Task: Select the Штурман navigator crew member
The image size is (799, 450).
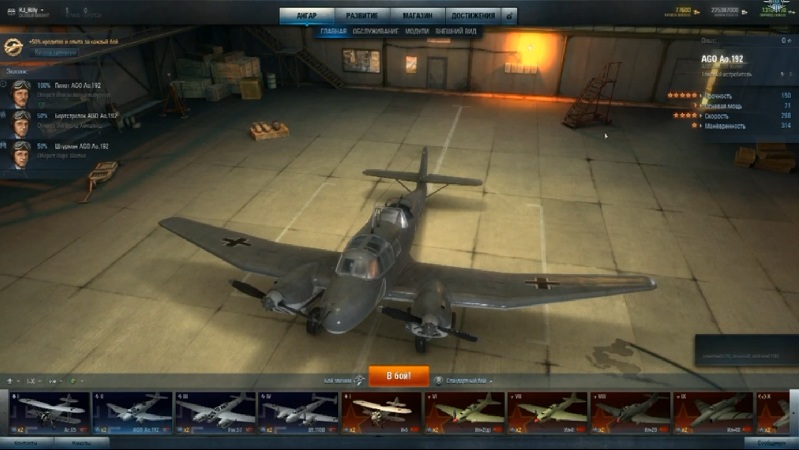Action: (x=21, y=154)
